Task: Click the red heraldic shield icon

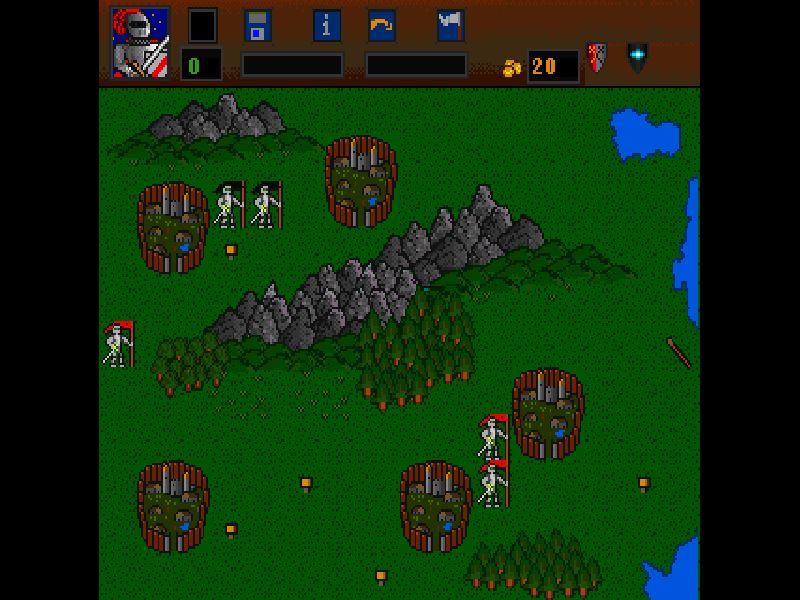Action: coord(596,57)
